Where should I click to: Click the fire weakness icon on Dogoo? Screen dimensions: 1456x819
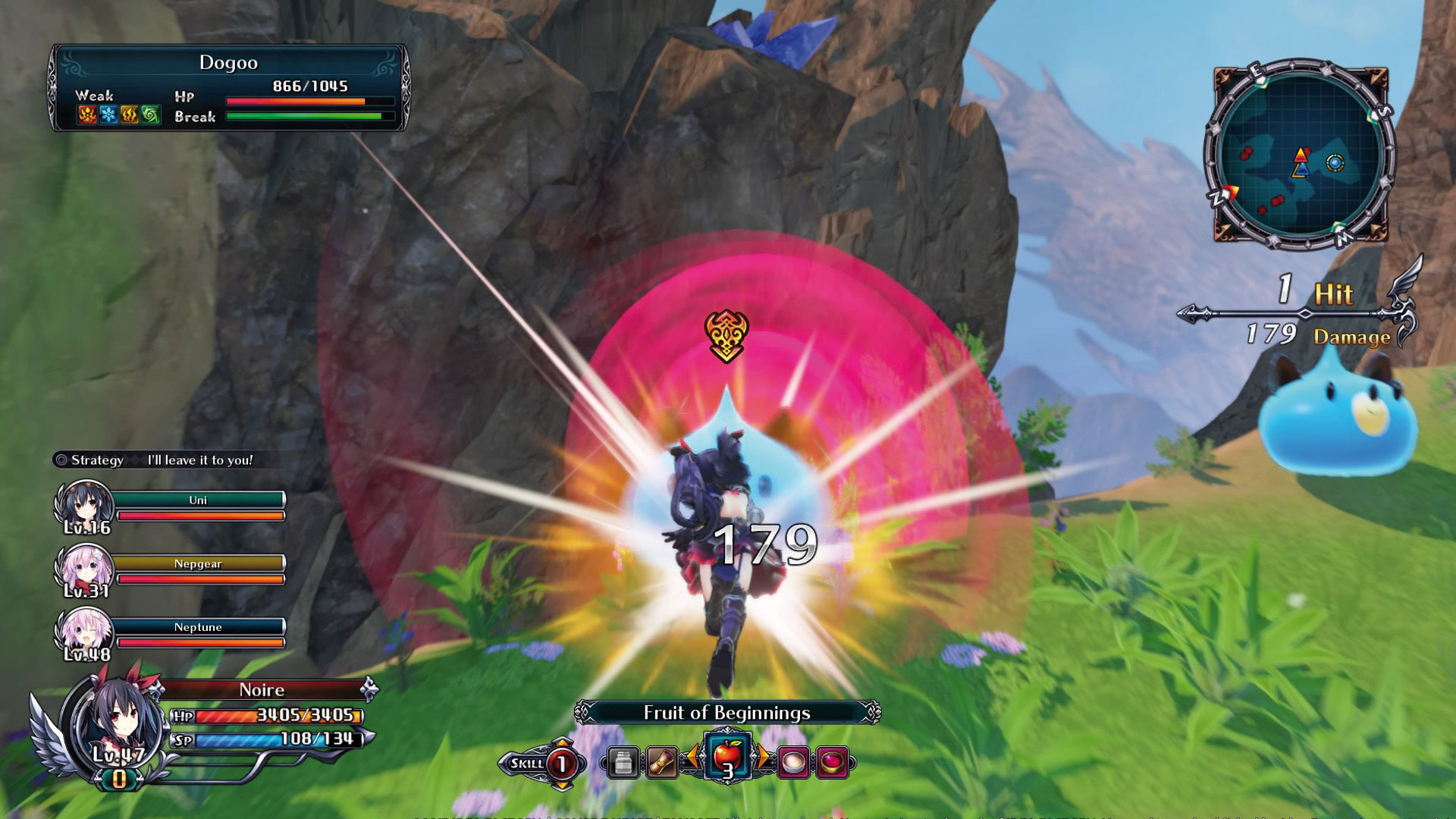point(87,115)
